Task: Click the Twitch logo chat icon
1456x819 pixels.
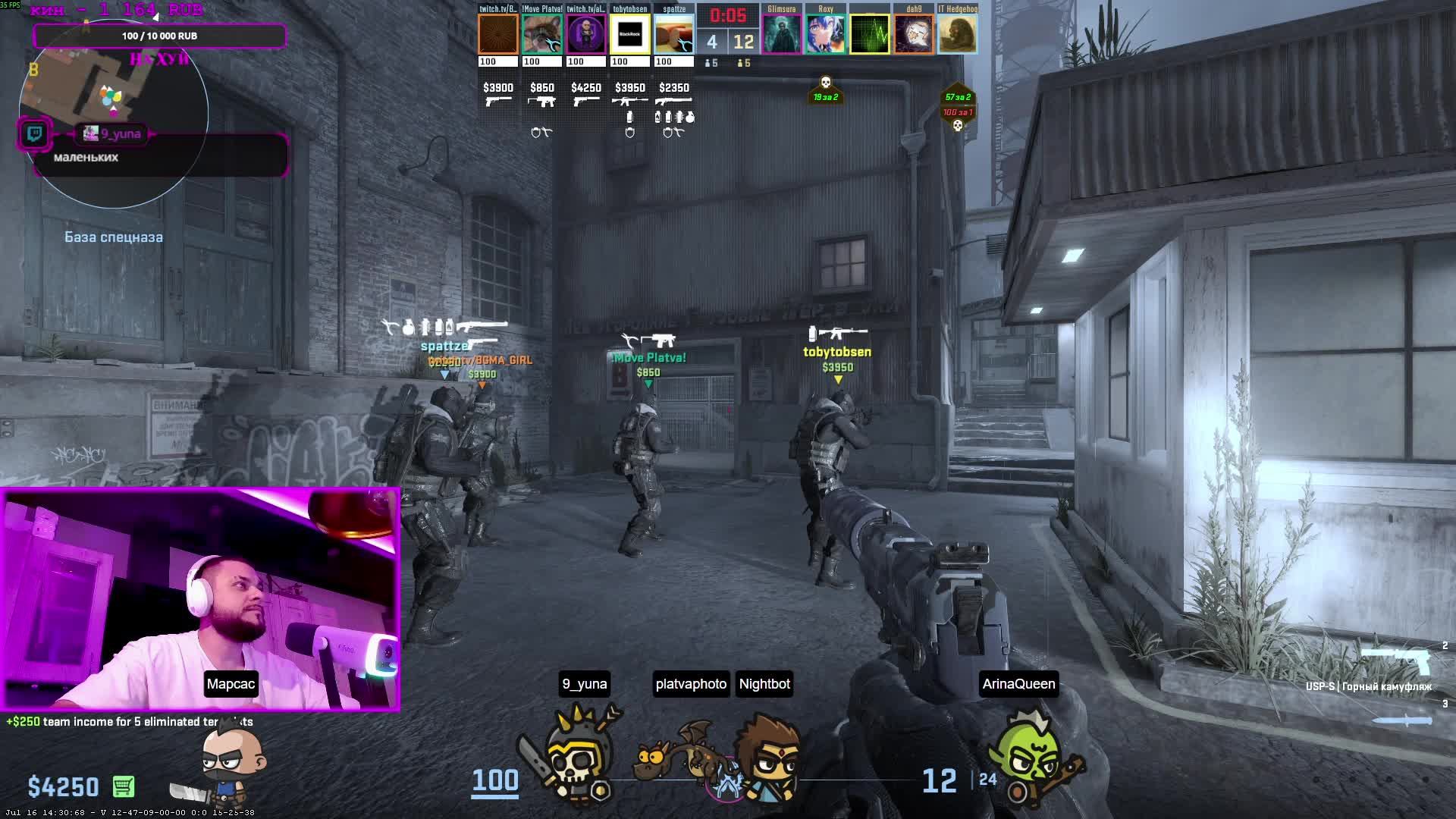Action: point(35,134)
